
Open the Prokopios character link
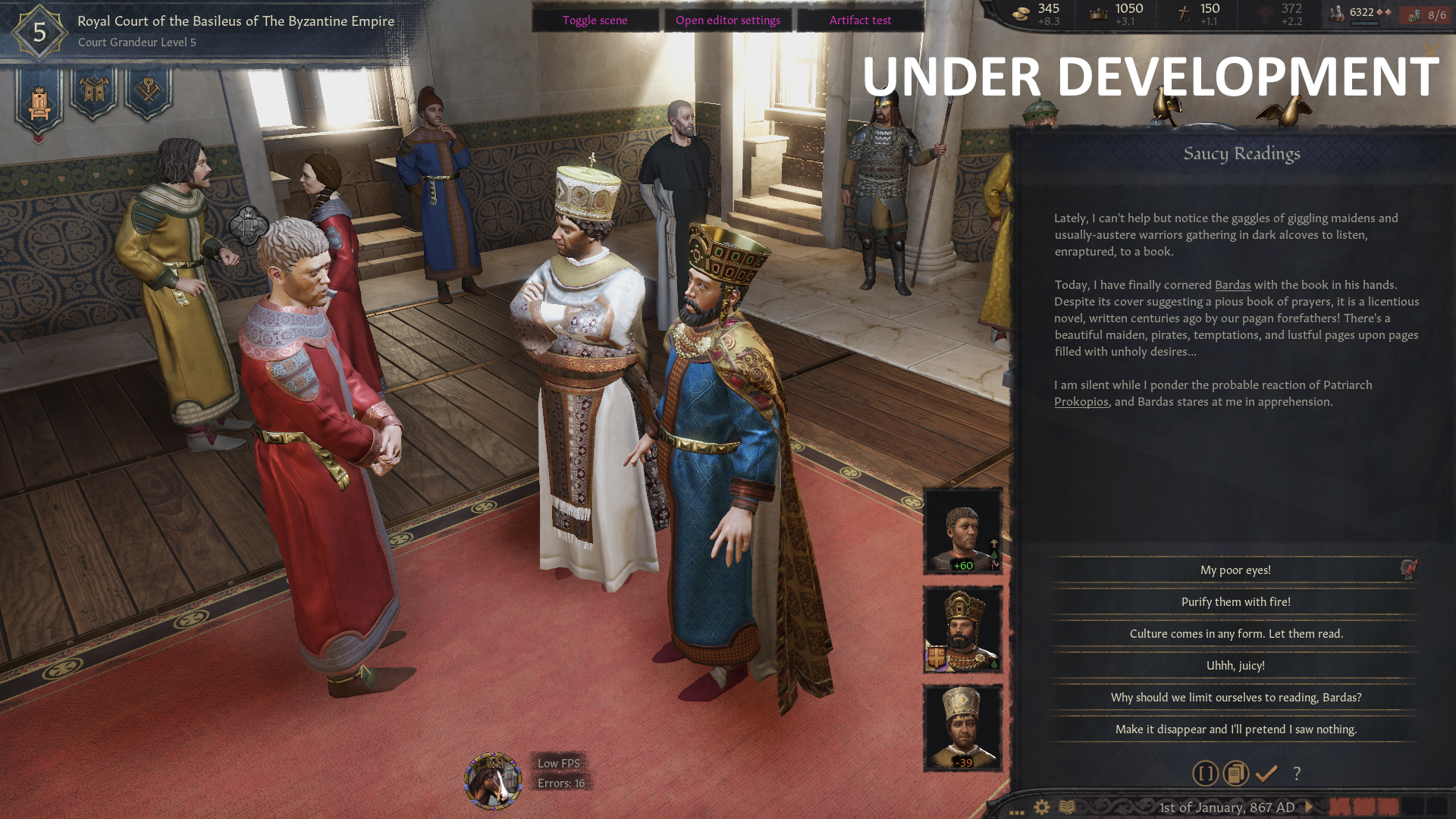1081,402
